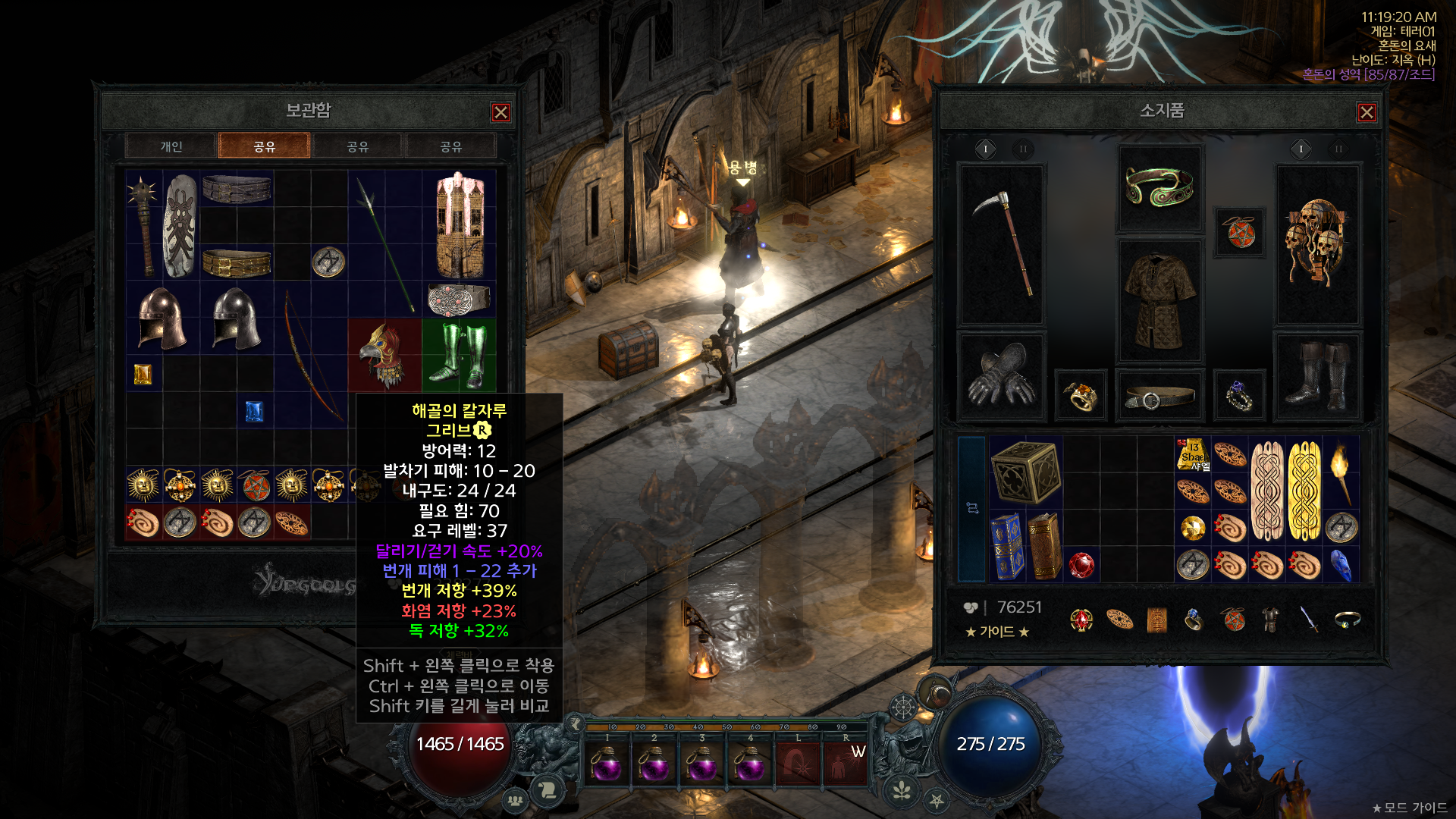Select the equipped boots slot
This screenshot has width=1456, height=819.
click(1318, 375)
